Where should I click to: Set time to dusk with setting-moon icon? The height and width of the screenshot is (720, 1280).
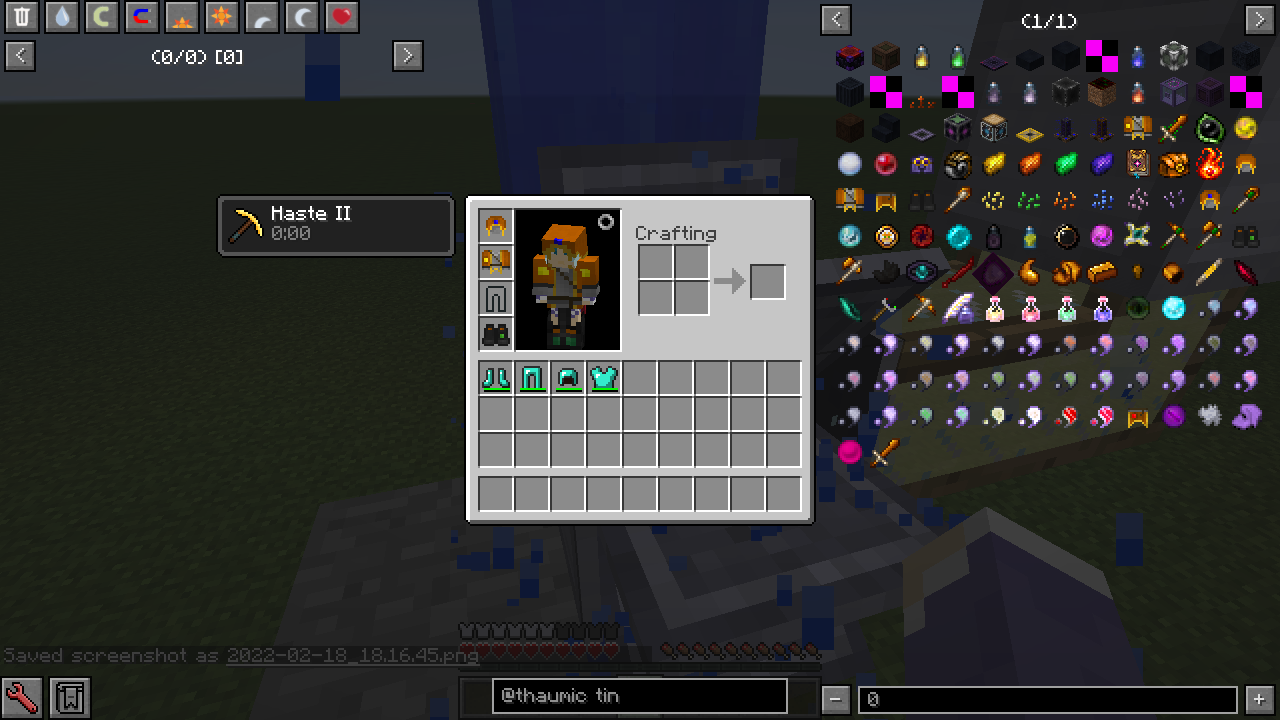[x=261, y=17]
